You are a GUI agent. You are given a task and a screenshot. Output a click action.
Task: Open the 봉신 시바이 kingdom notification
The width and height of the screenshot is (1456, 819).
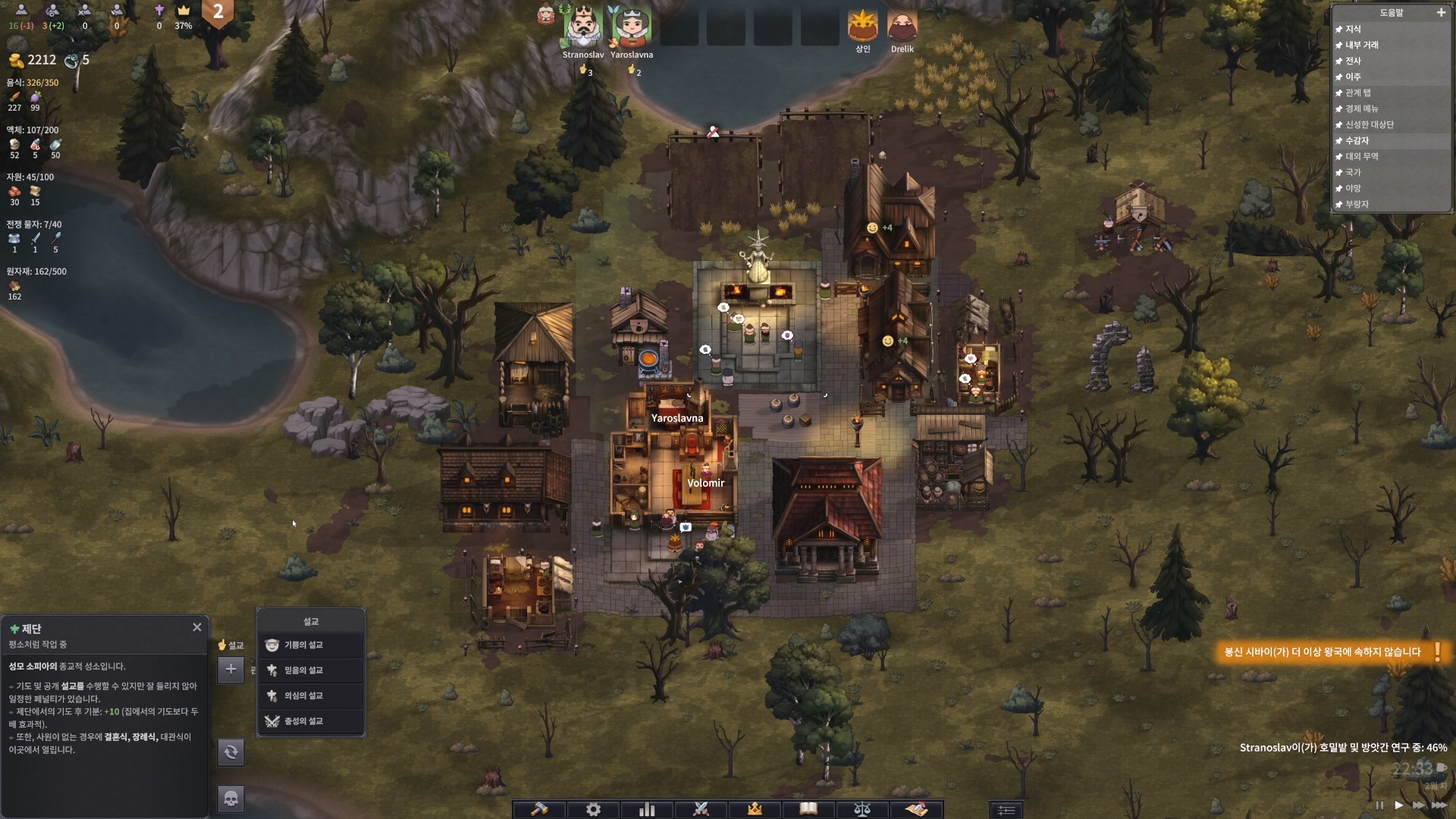(1323, 652)
